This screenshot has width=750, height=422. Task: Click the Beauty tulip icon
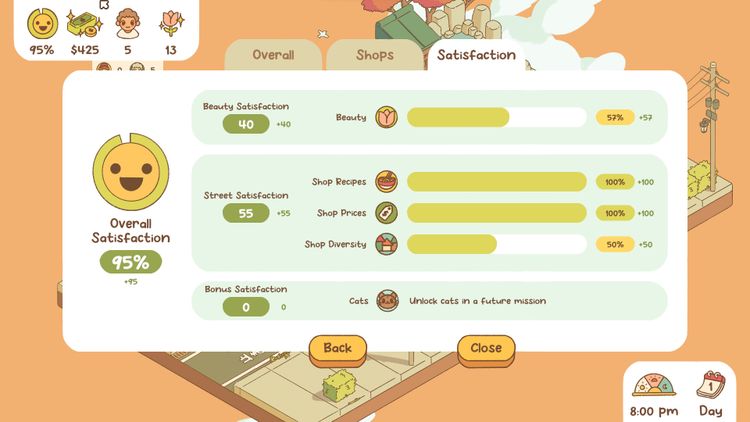387,118
